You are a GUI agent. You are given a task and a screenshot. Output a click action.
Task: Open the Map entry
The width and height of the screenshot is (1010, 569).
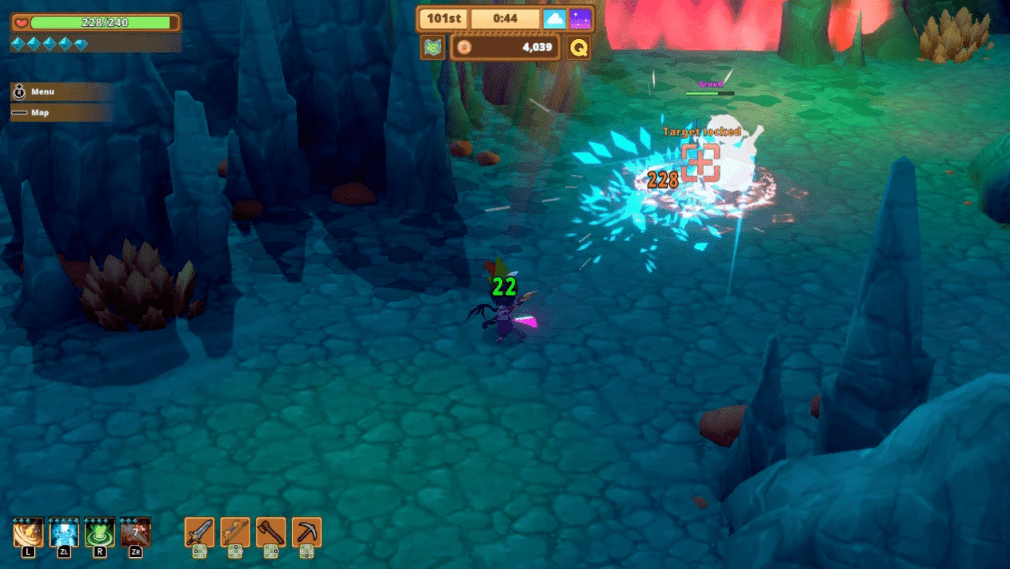coord(60,113)
